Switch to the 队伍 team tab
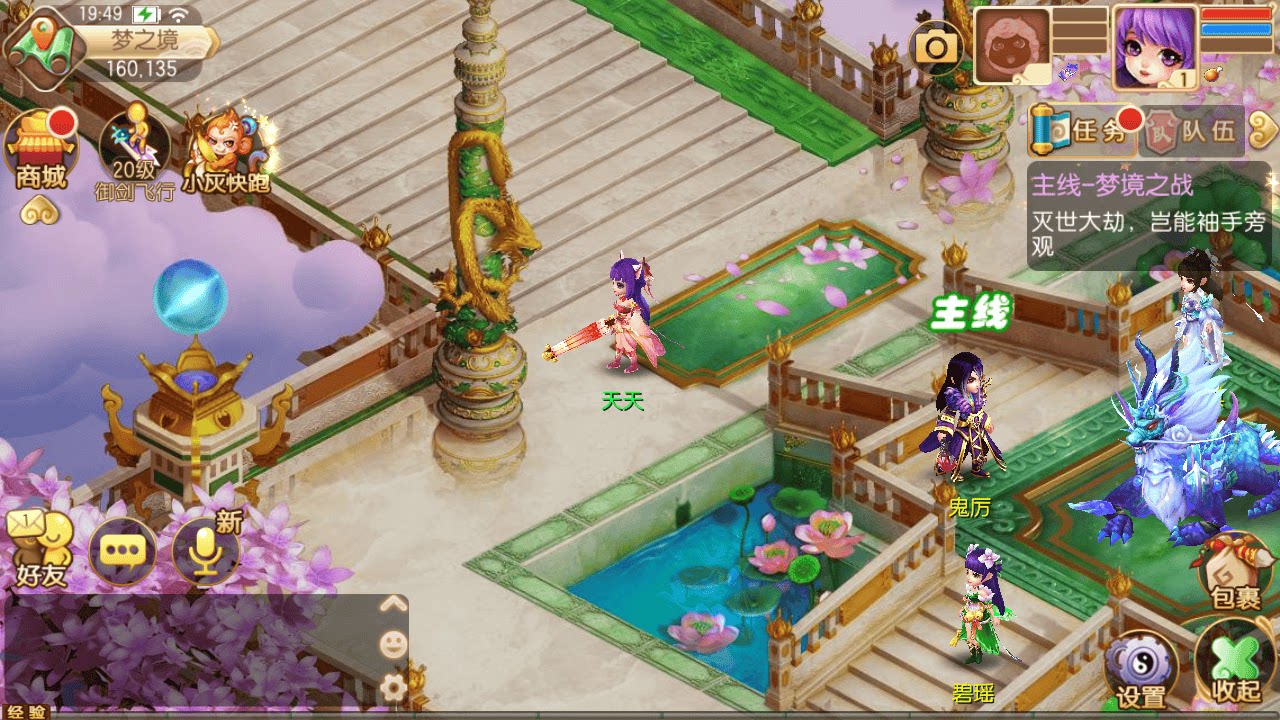Screen dimensions: 1280x720 1192,132
